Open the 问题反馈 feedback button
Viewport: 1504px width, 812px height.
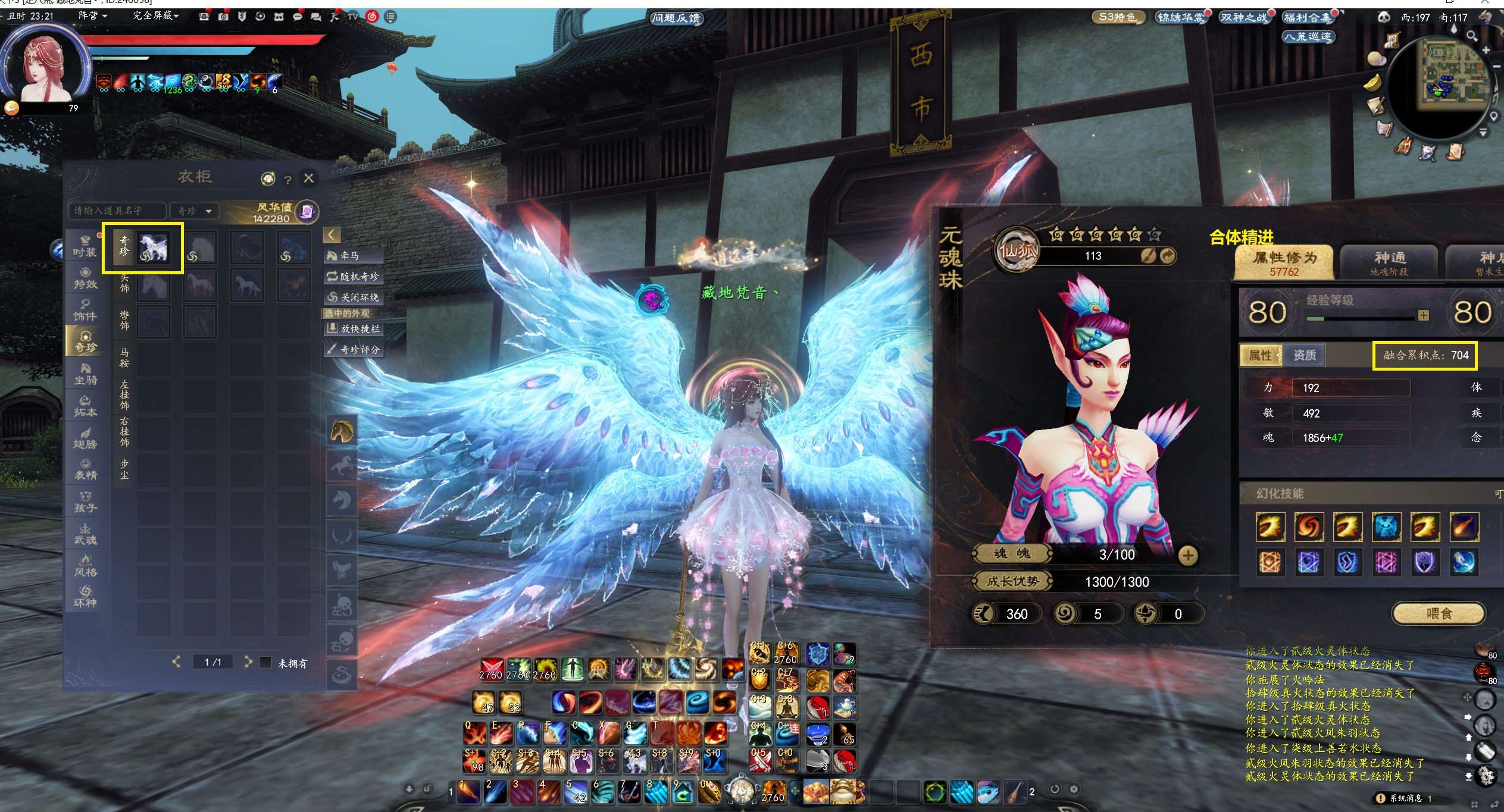(676, 18)
